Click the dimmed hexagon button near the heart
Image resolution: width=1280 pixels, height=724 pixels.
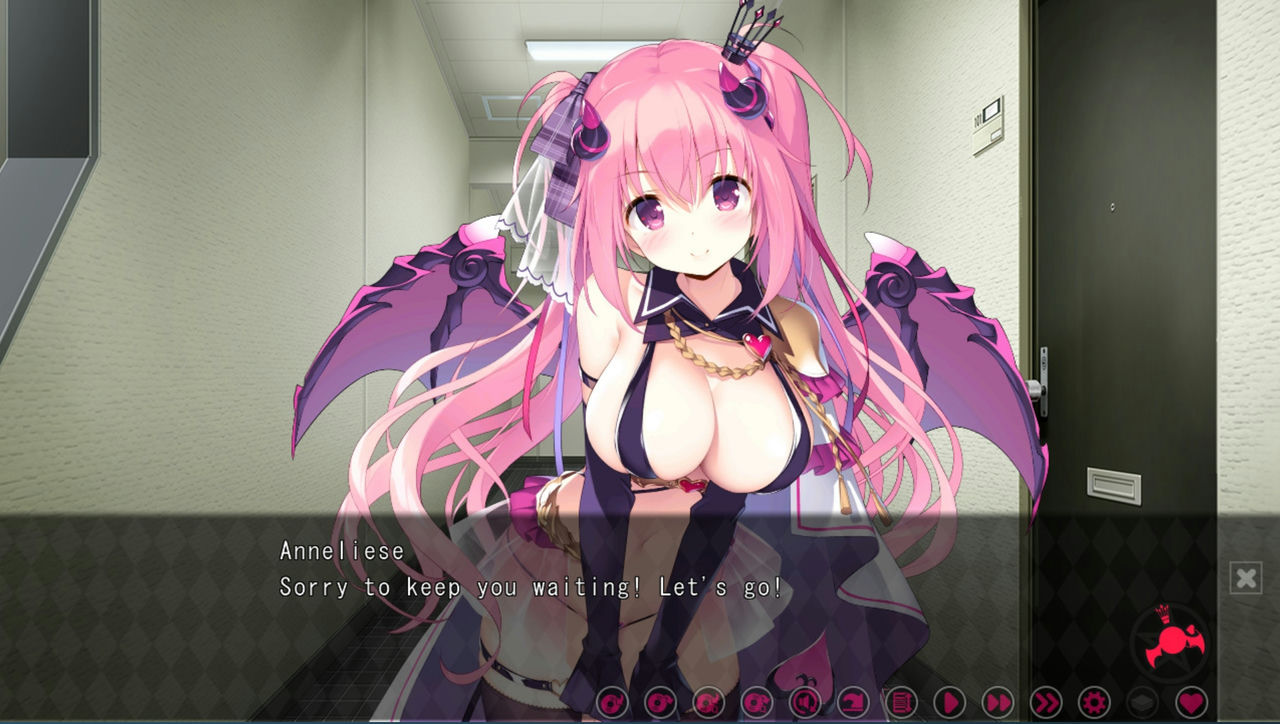click(x=1143, y=703)
